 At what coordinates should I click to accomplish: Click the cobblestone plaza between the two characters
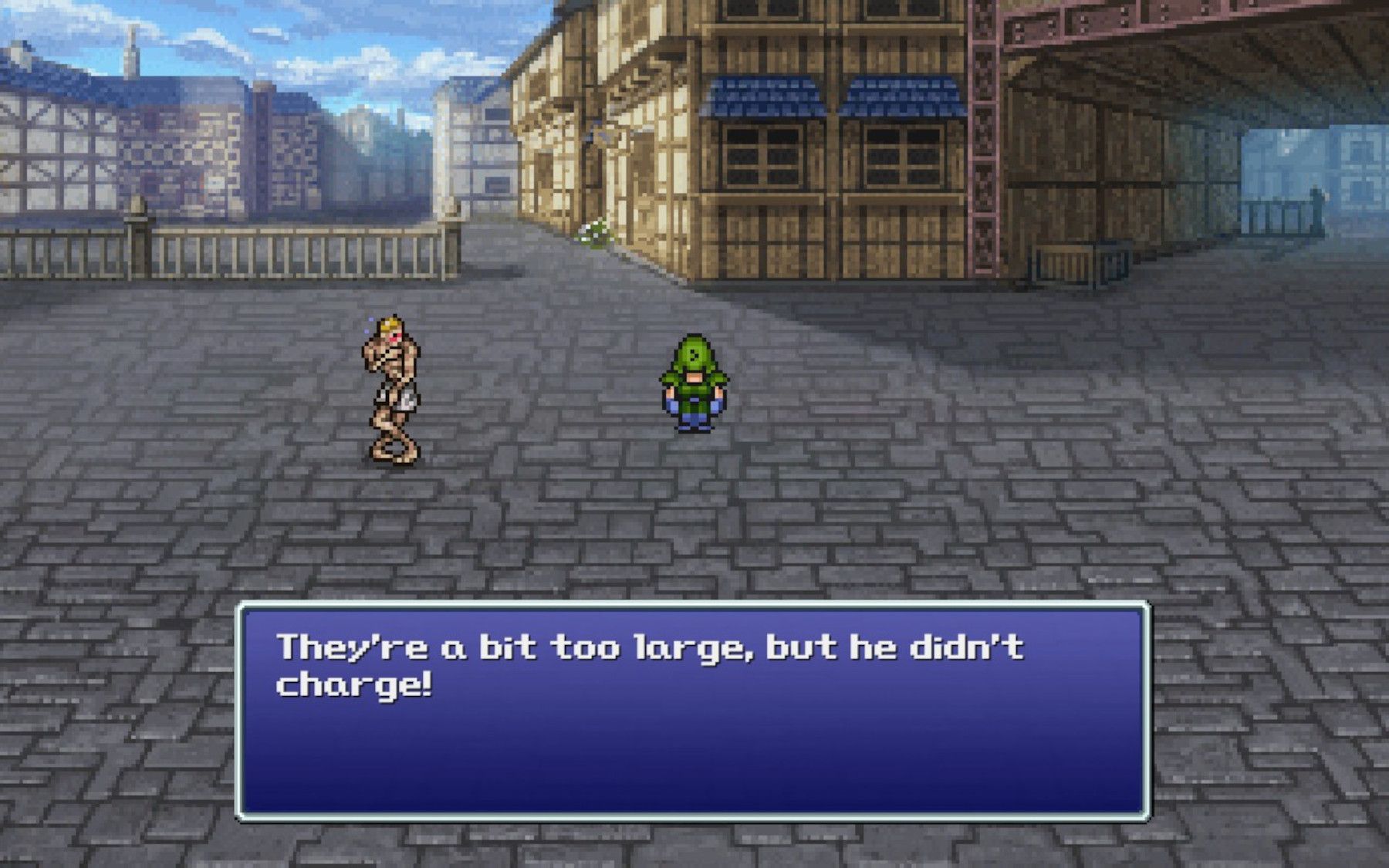point(540,401)
